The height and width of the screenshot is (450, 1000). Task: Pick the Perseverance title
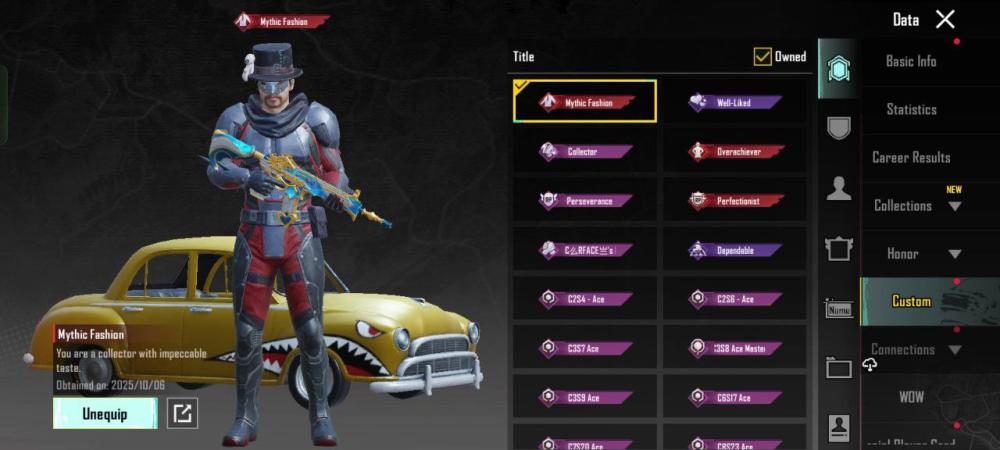(584, 200)
